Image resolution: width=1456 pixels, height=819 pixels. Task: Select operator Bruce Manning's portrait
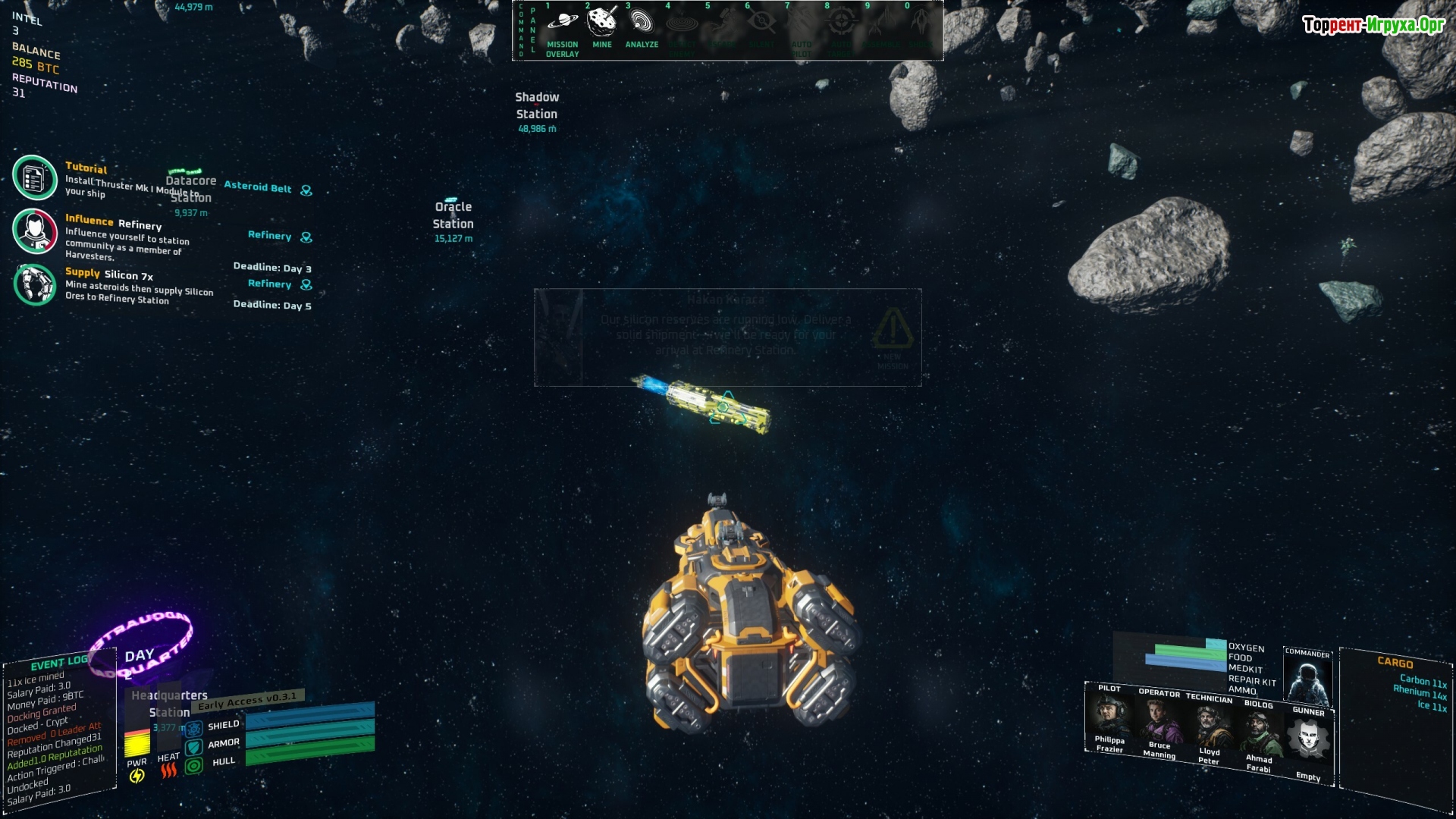1159,721
